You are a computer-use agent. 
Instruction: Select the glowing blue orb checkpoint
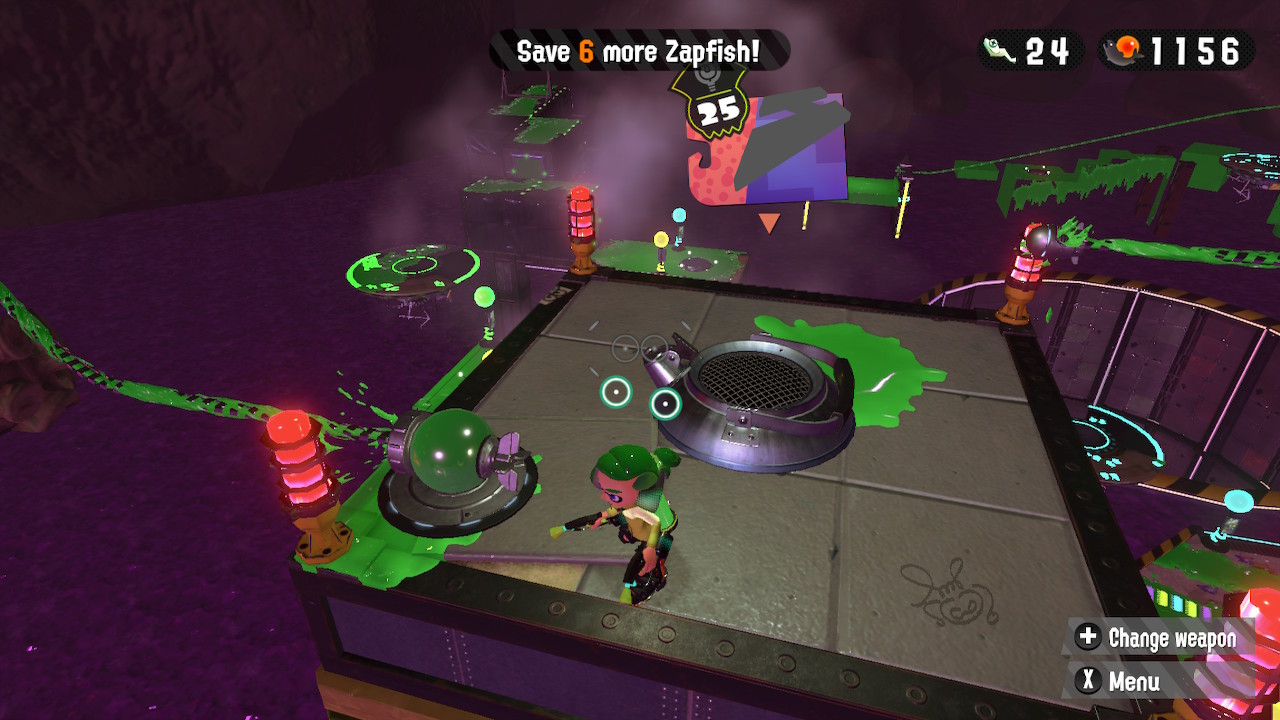[x=679, y=215]
